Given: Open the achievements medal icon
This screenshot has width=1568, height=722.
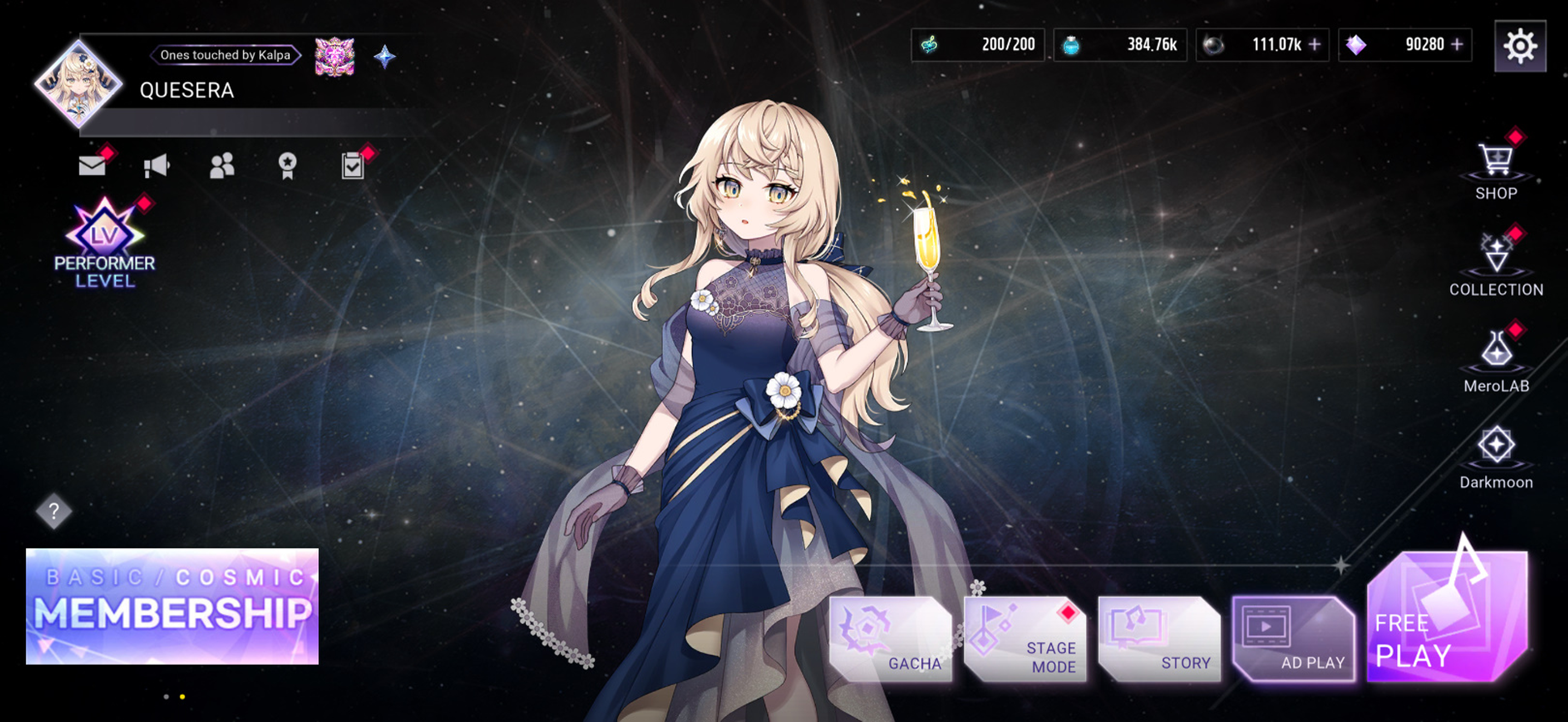Looking at the screenshot, I should pos(288,166).
